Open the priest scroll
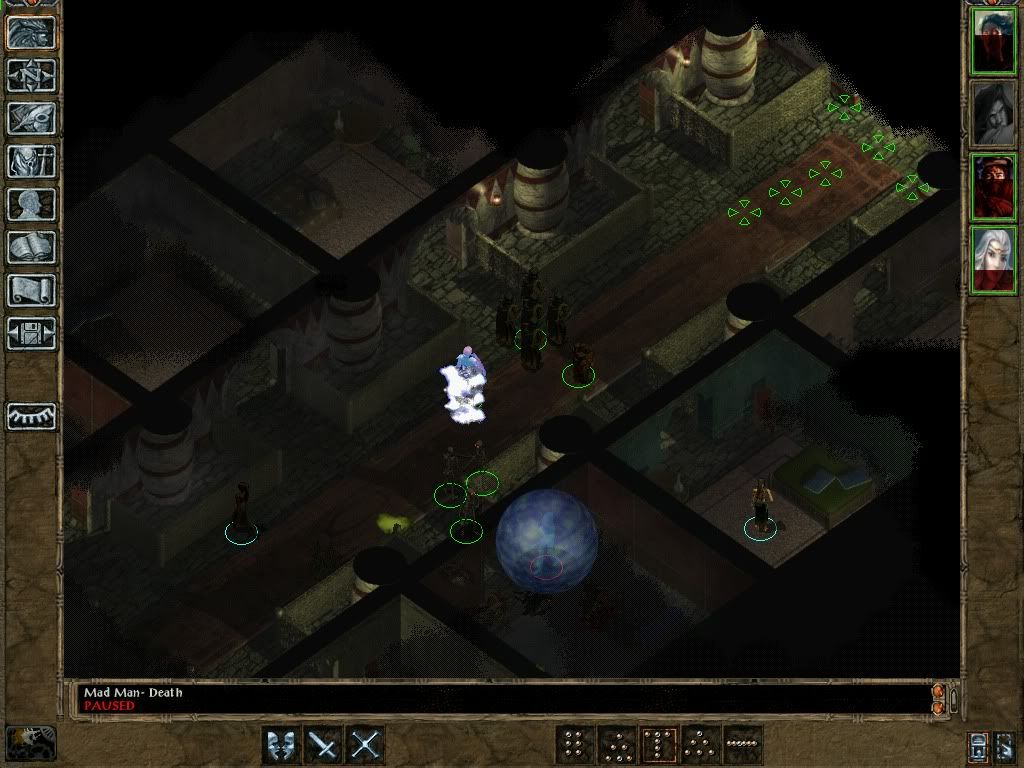 [31, 290]
